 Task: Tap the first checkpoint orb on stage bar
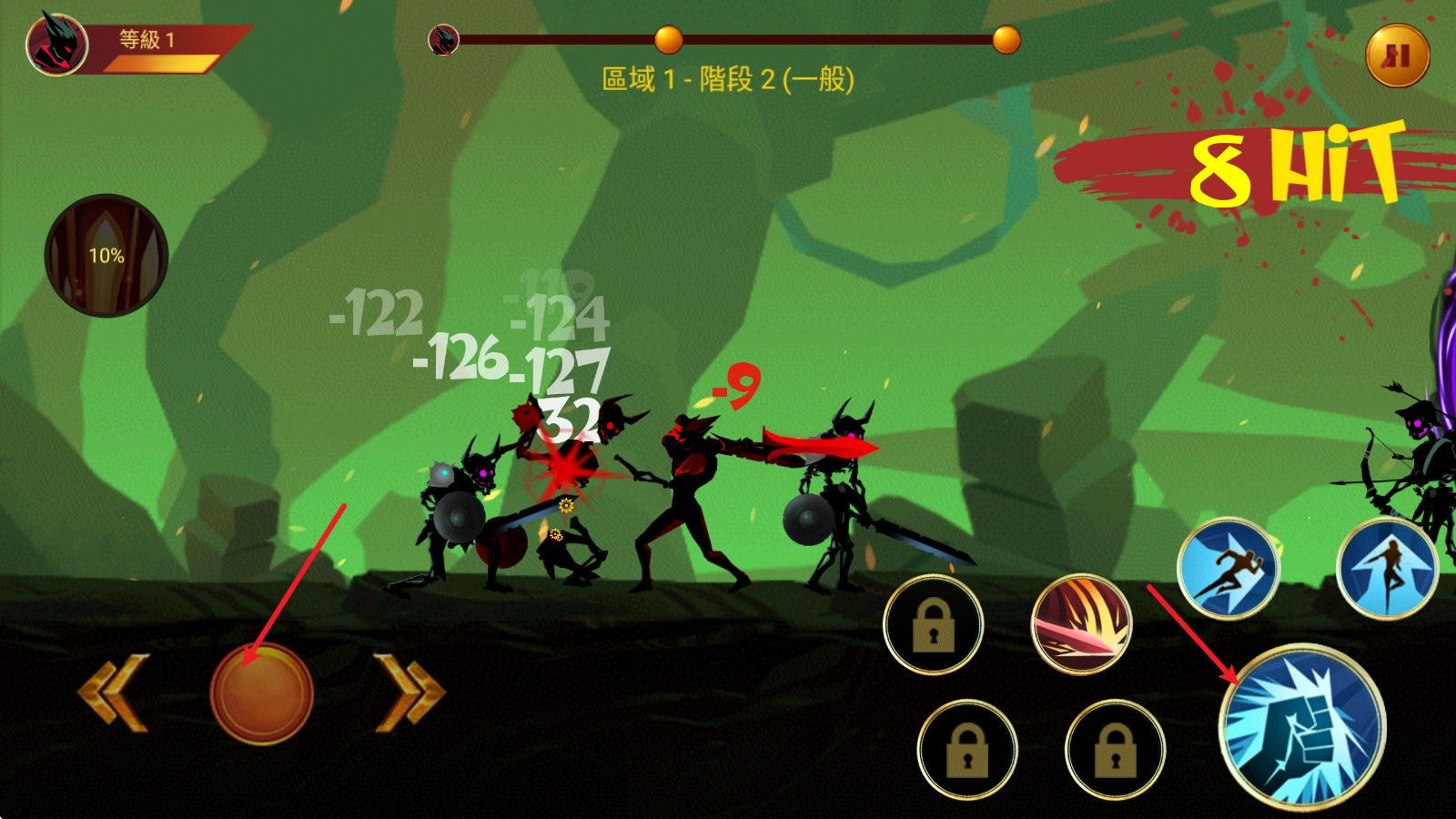point(669,39)
